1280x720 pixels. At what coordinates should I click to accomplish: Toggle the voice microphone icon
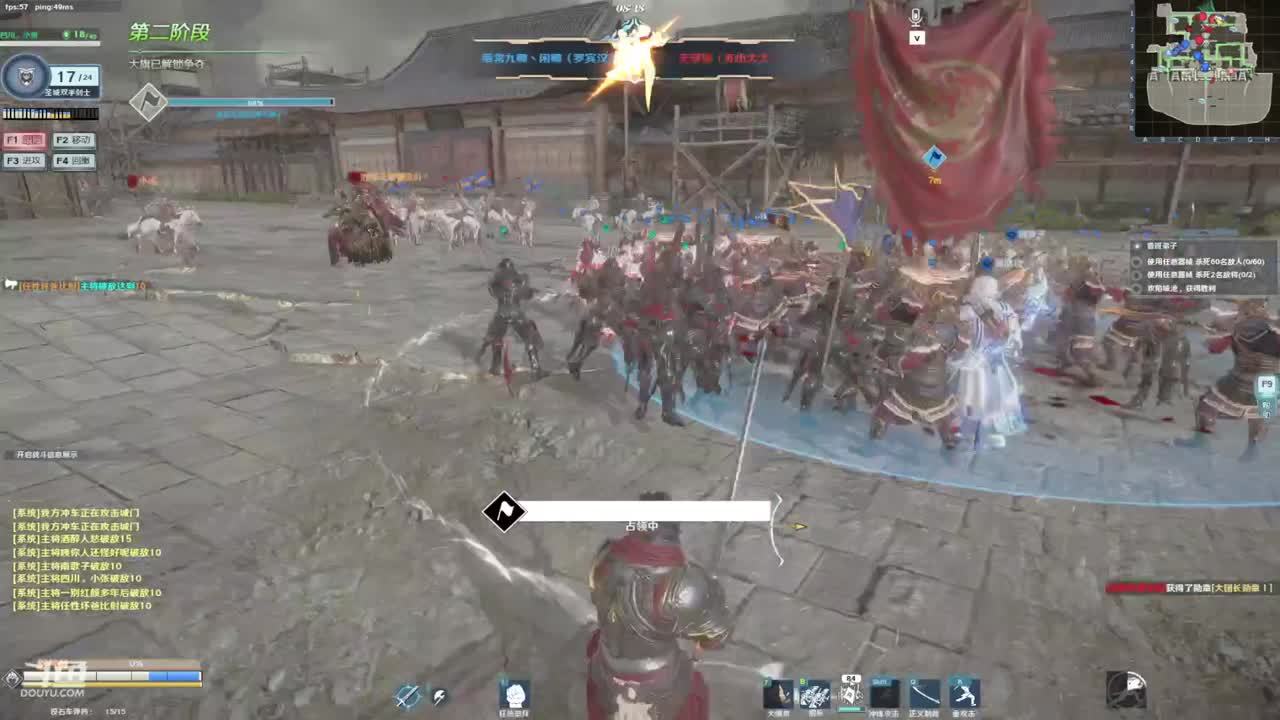coord(916,17)
